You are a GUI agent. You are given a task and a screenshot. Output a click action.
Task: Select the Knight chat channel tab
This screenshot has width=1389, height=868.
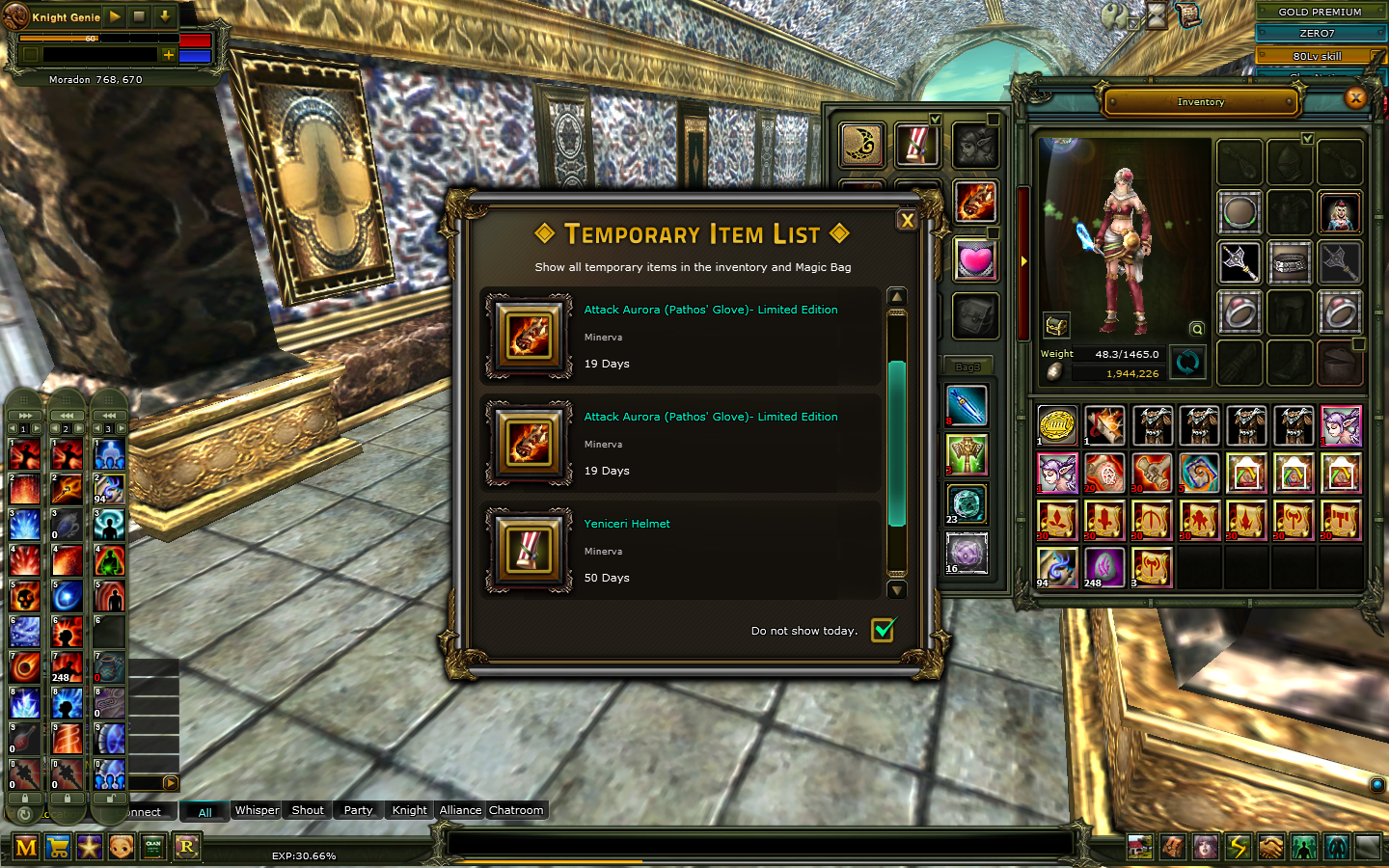click(408, 810)
